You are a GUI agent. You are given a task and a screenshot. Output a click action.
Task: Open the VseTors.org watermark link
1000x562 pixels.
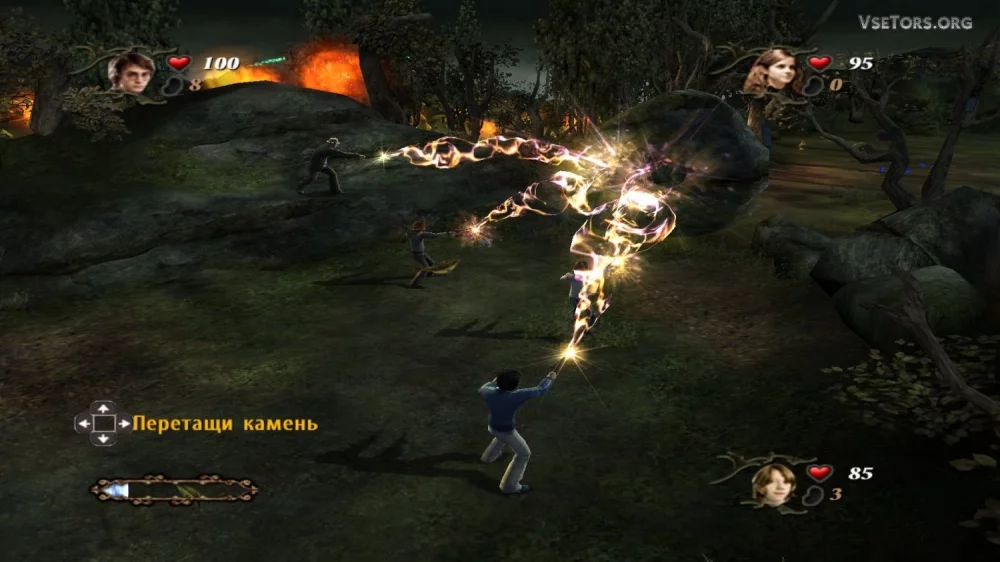pos(914,22)
